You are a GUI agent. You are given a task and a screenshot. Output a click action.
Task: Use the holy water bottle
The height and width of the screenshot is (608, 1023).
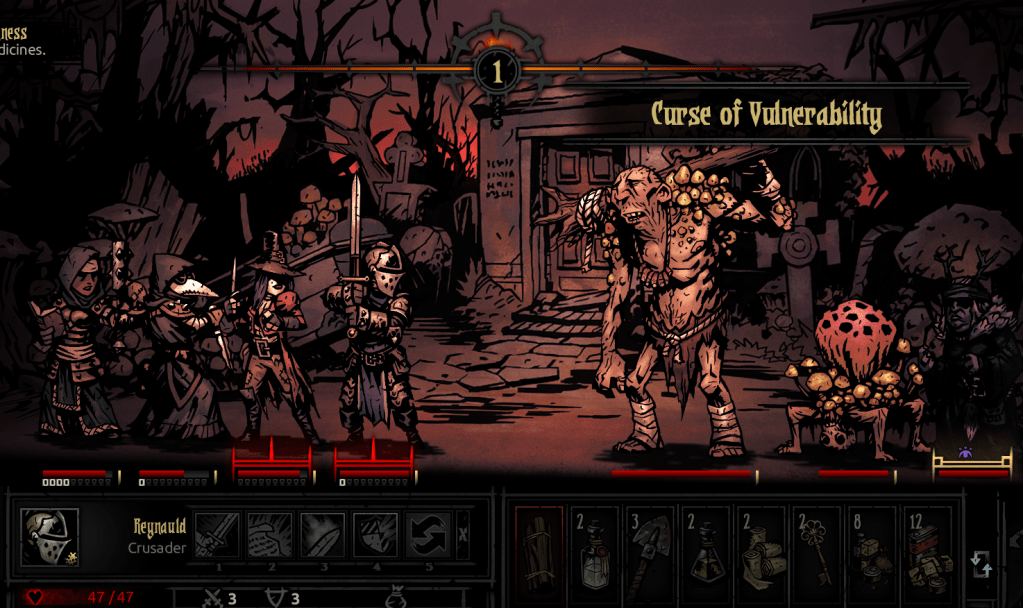coord(595,551)
